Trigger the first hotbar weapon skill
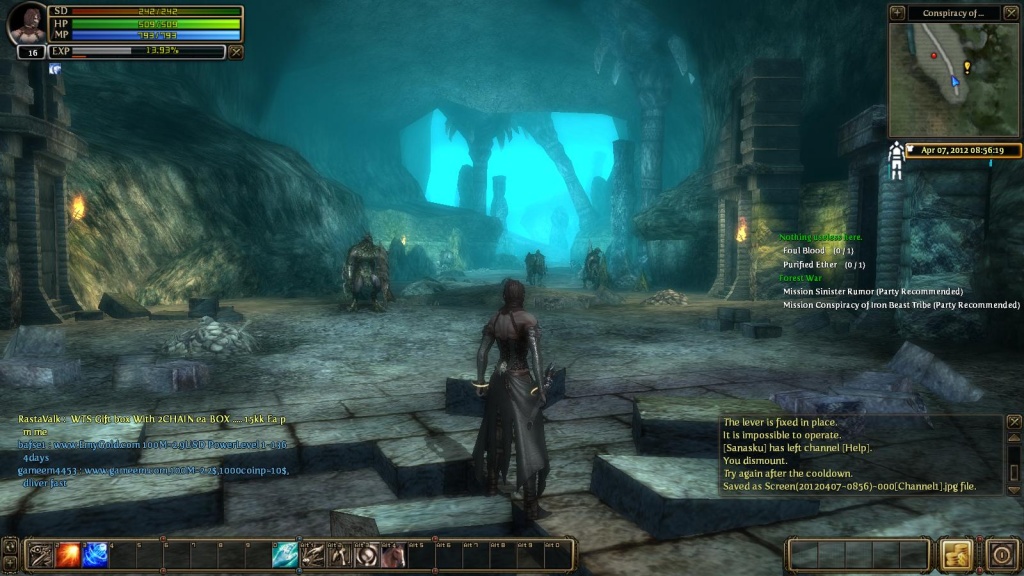Screen dimensions: 1024x576 [x=42, y=554]
